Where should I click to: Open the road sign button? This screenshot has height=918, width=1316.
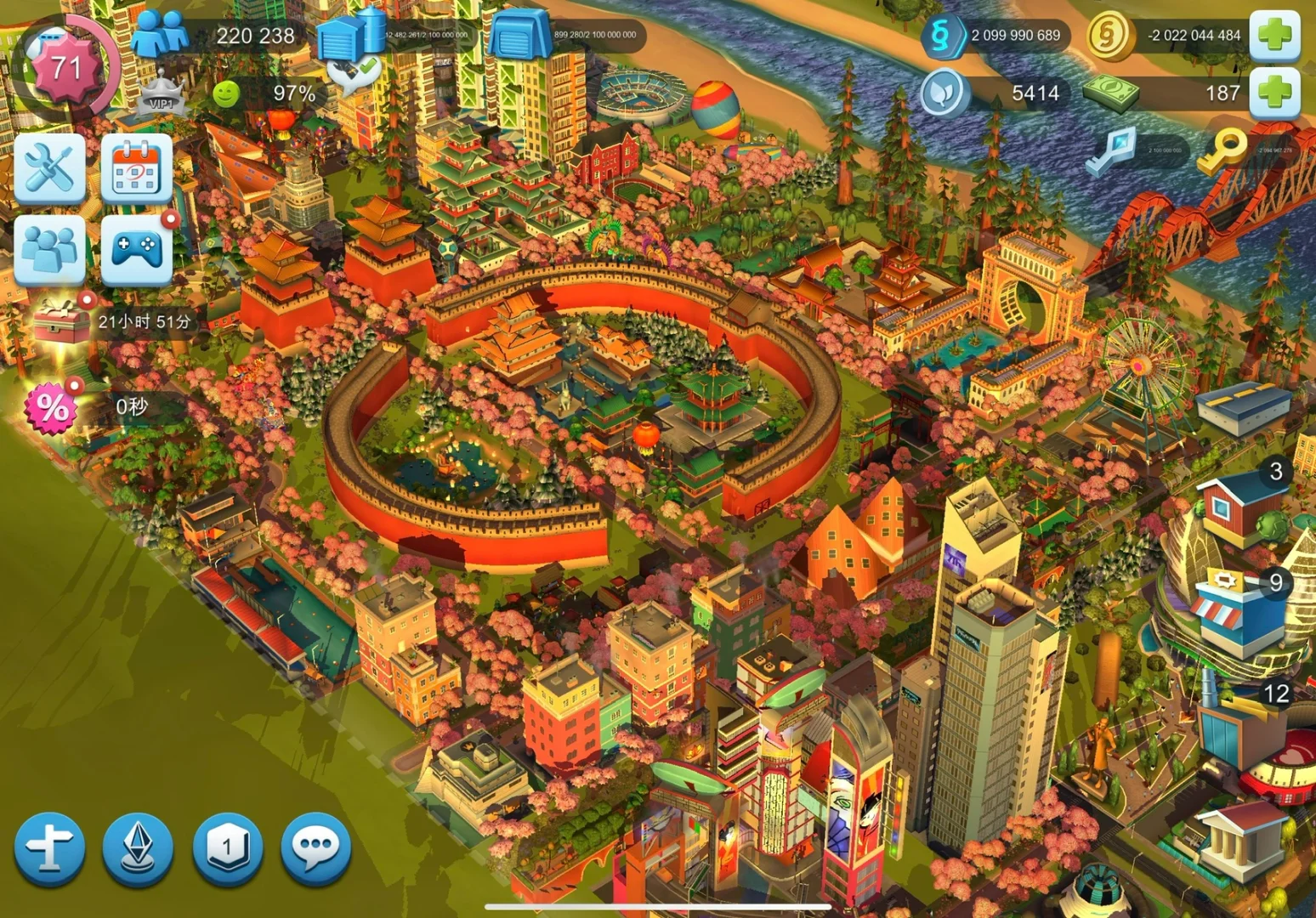(x=49, y=848)
